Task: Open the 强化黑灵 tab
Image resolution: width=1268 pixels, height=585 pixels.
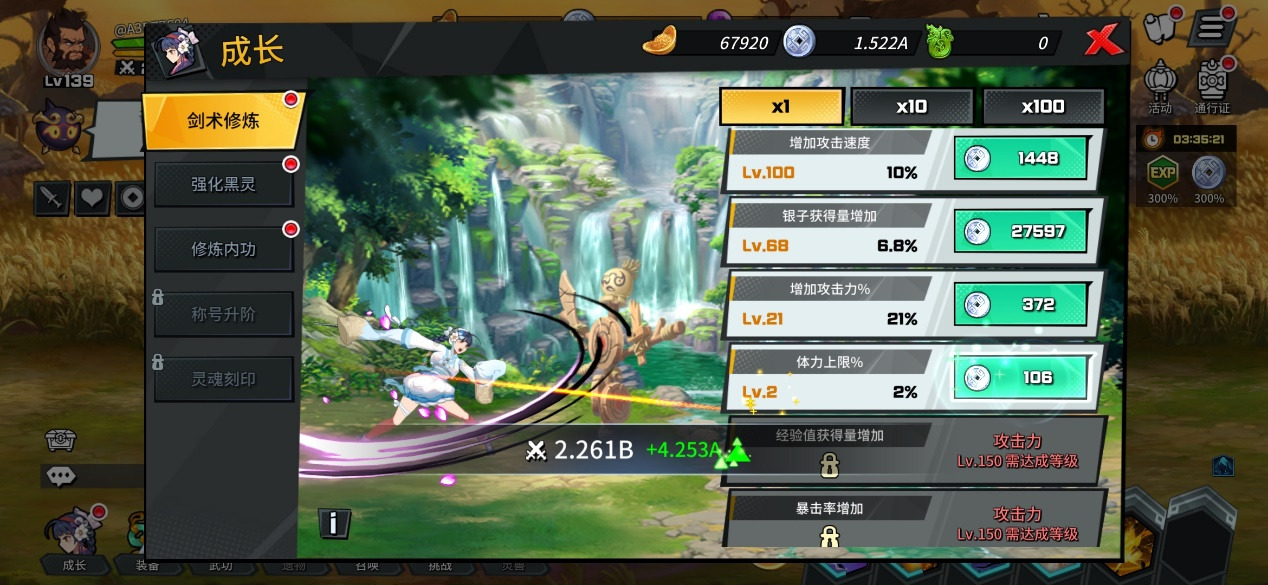Action: [x=223, y=185]
